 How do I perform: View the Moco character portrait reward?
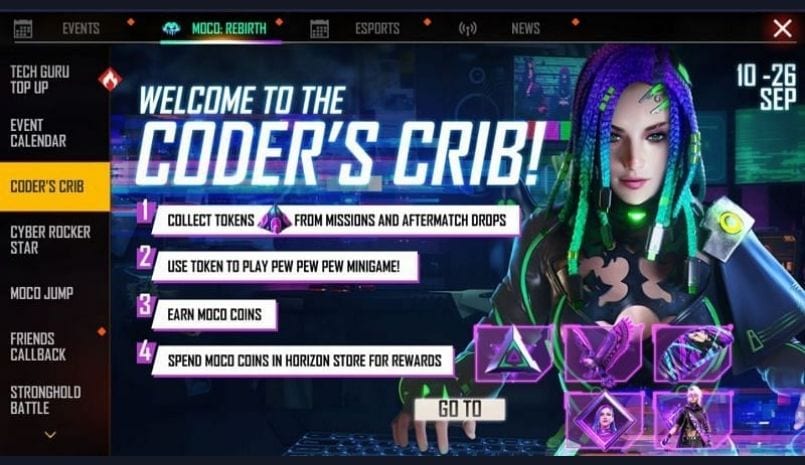click(604, 417)
